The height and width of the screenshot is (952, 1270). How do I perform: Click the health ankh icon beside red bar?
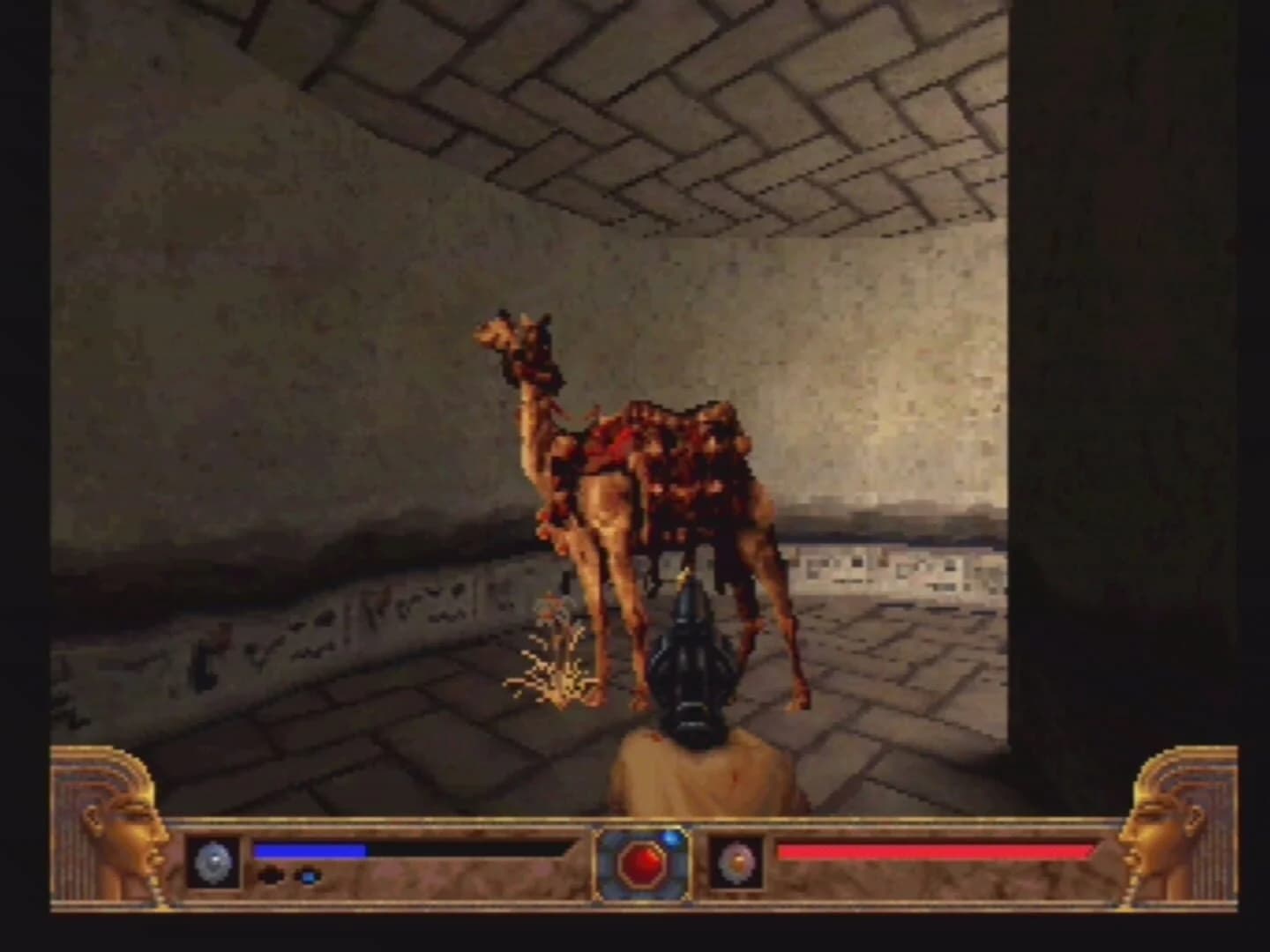(x=738, y=861)
